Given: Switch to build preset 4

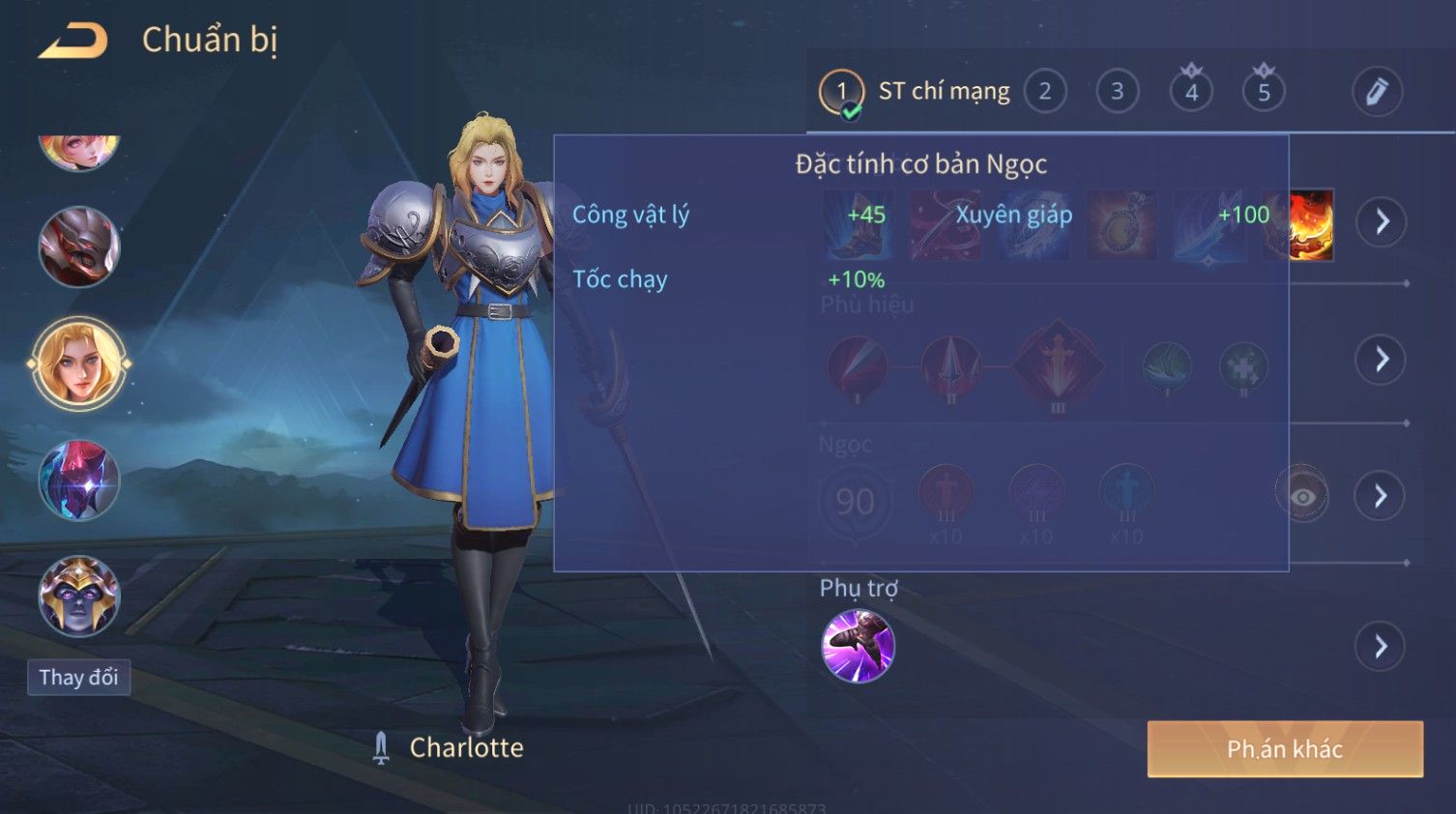Looking at the screenshot, I should [x=1191, y=92].
